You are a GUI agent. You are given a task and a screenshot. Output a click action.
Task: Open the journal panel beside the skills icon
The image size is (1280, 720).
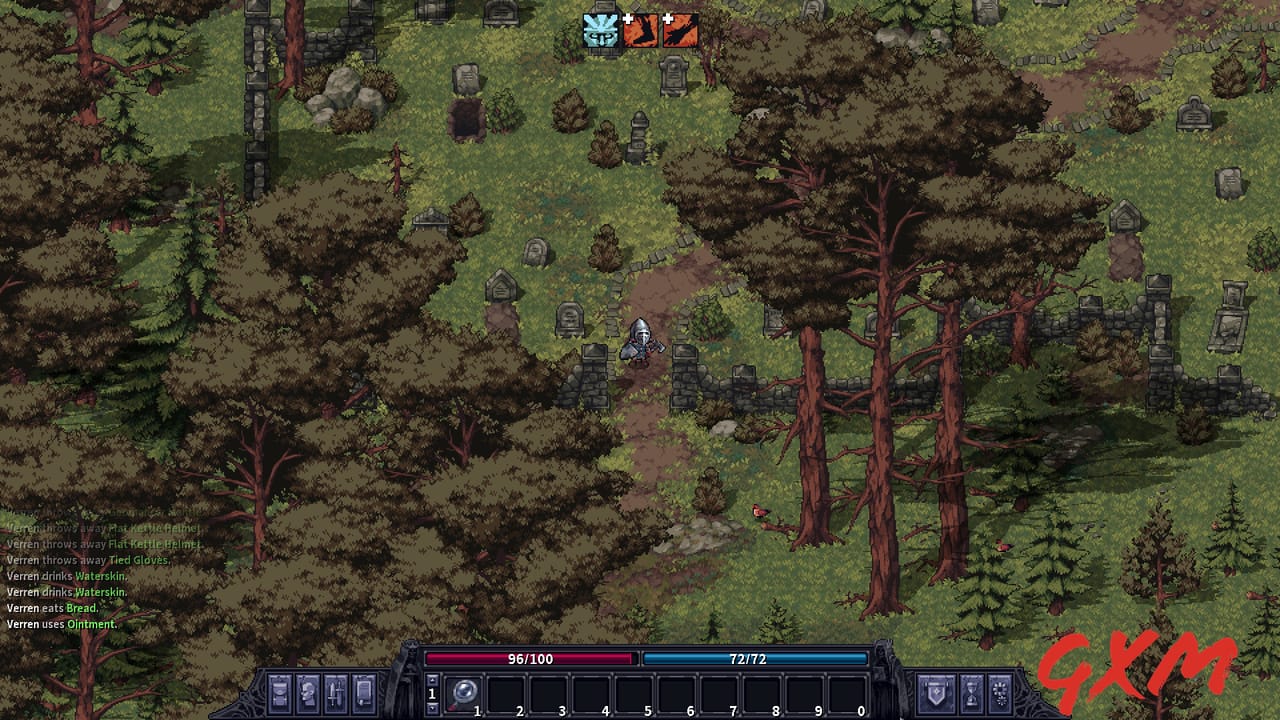[365, 693]
